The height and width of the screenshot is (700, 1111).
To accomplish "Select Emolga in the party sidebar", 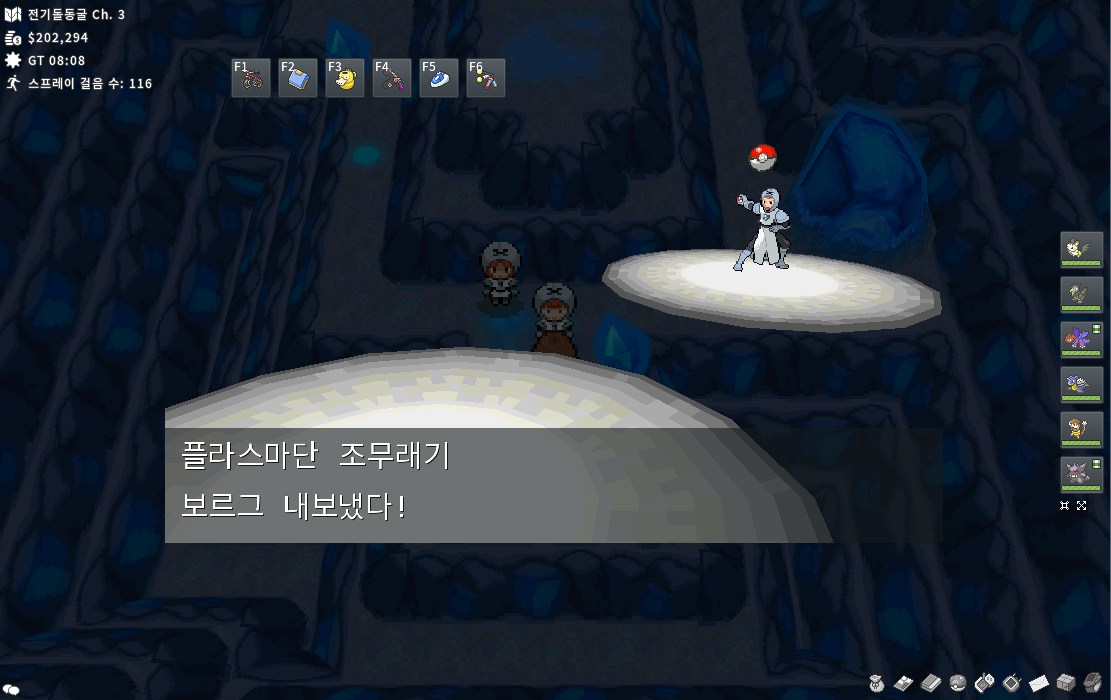I will pos(1081,250).
